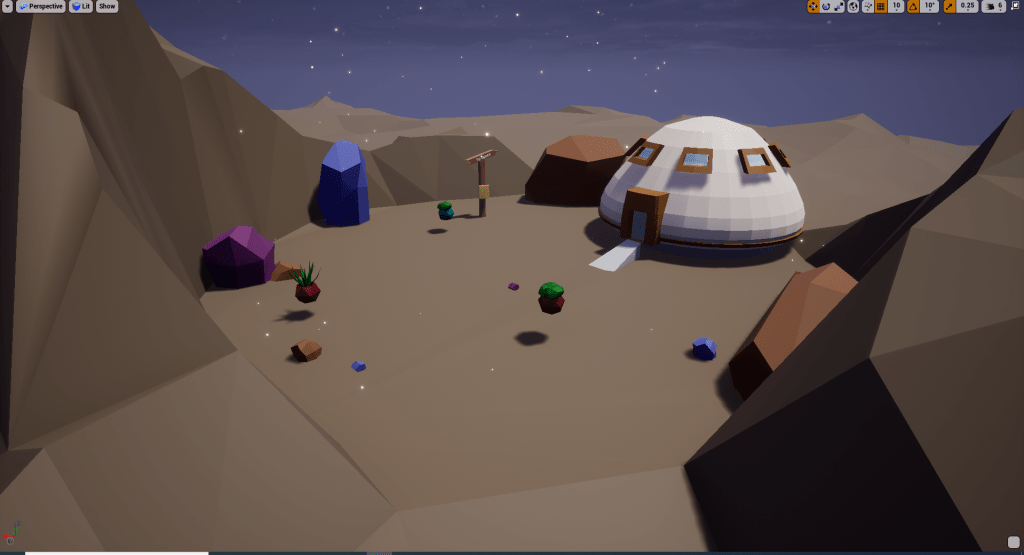Toggle the world coordinate system globe
The width and height of the screenshot is (1024, 555).
[x=853, y=6]
